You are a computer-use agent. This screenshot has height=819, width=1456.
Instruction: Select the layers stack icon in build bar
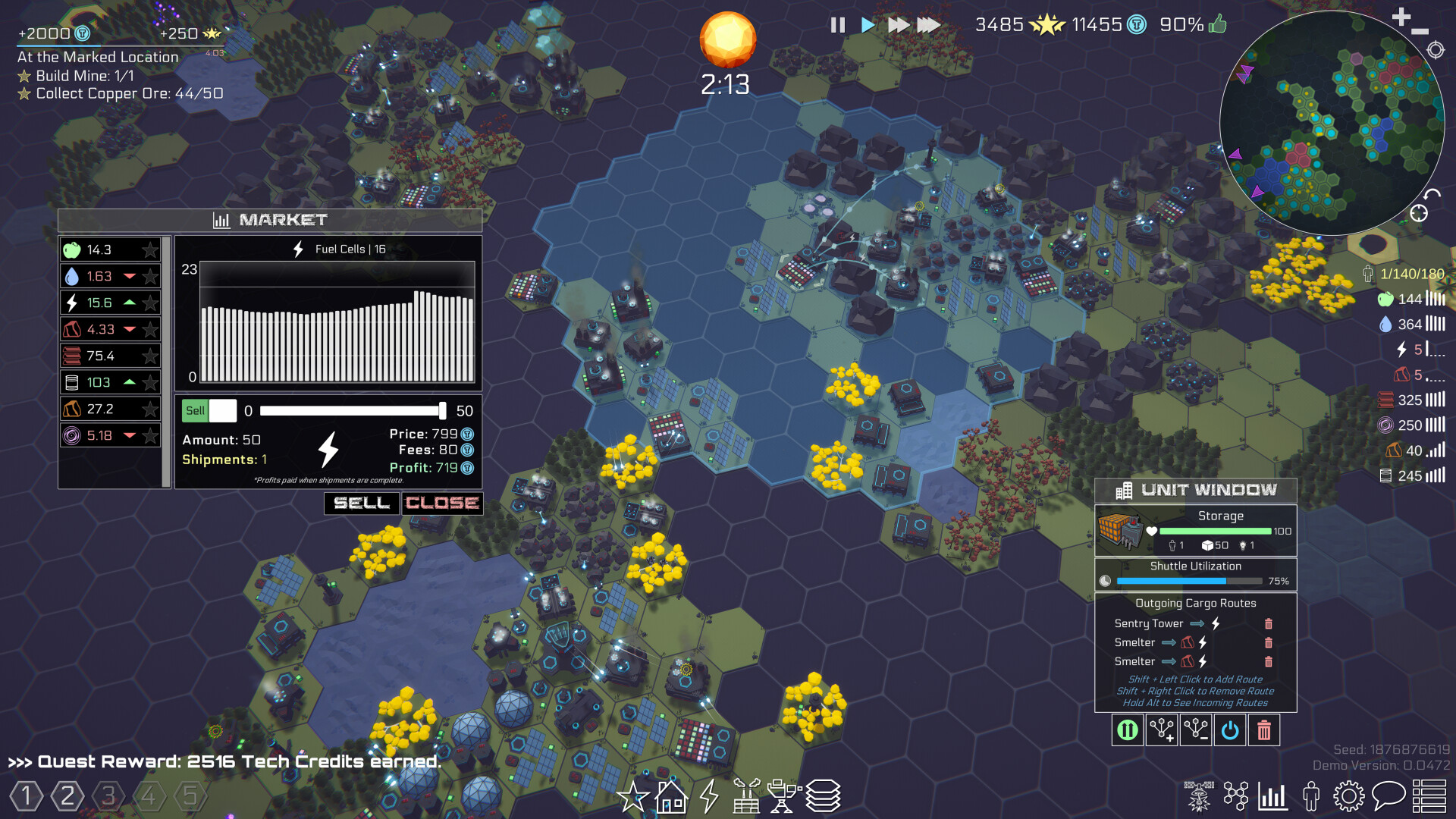click(824, 797)
